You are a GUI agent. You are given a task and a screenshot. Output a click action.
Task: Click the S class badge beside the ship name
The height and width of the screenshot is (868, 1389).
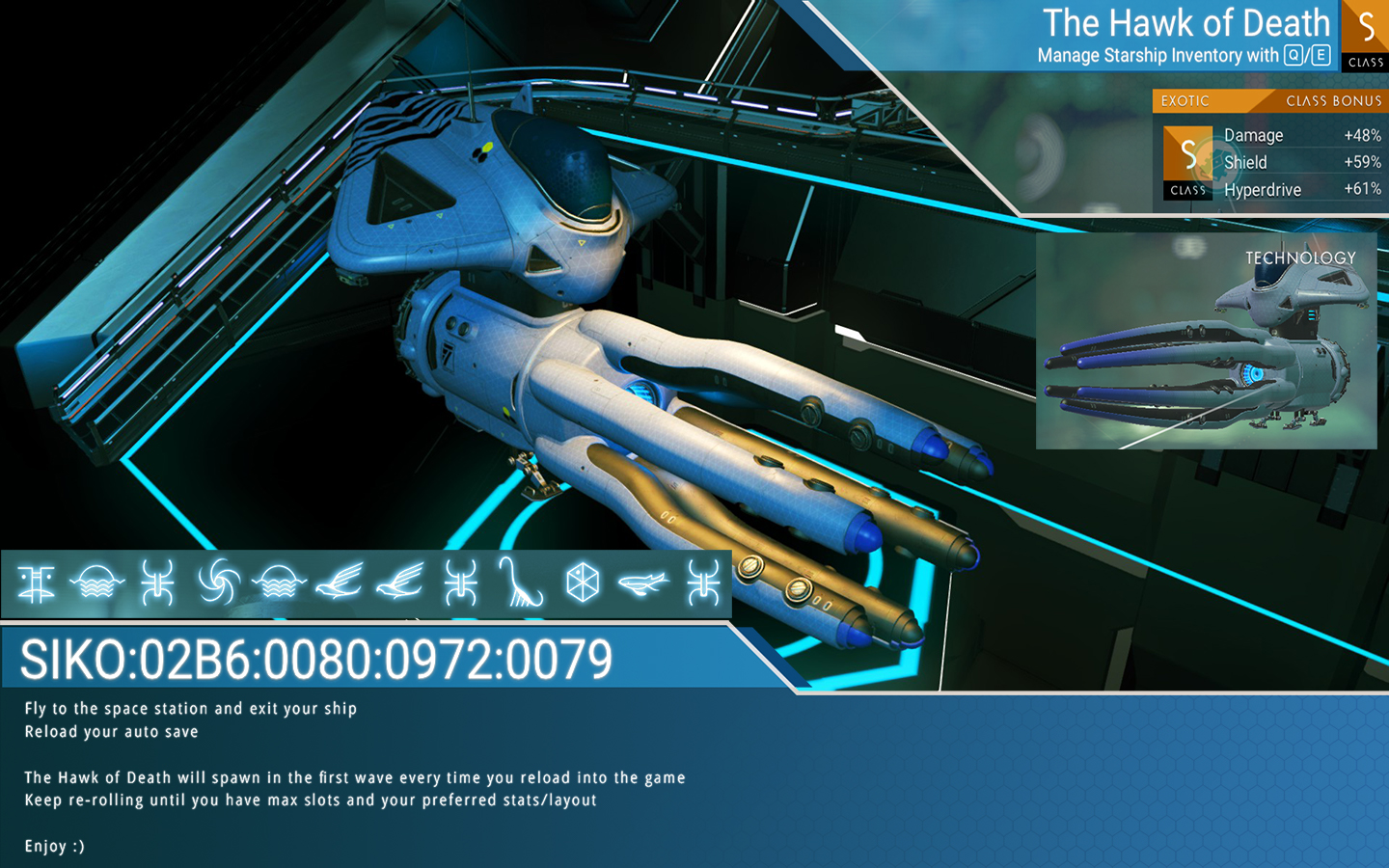(x=1365, y=36)
